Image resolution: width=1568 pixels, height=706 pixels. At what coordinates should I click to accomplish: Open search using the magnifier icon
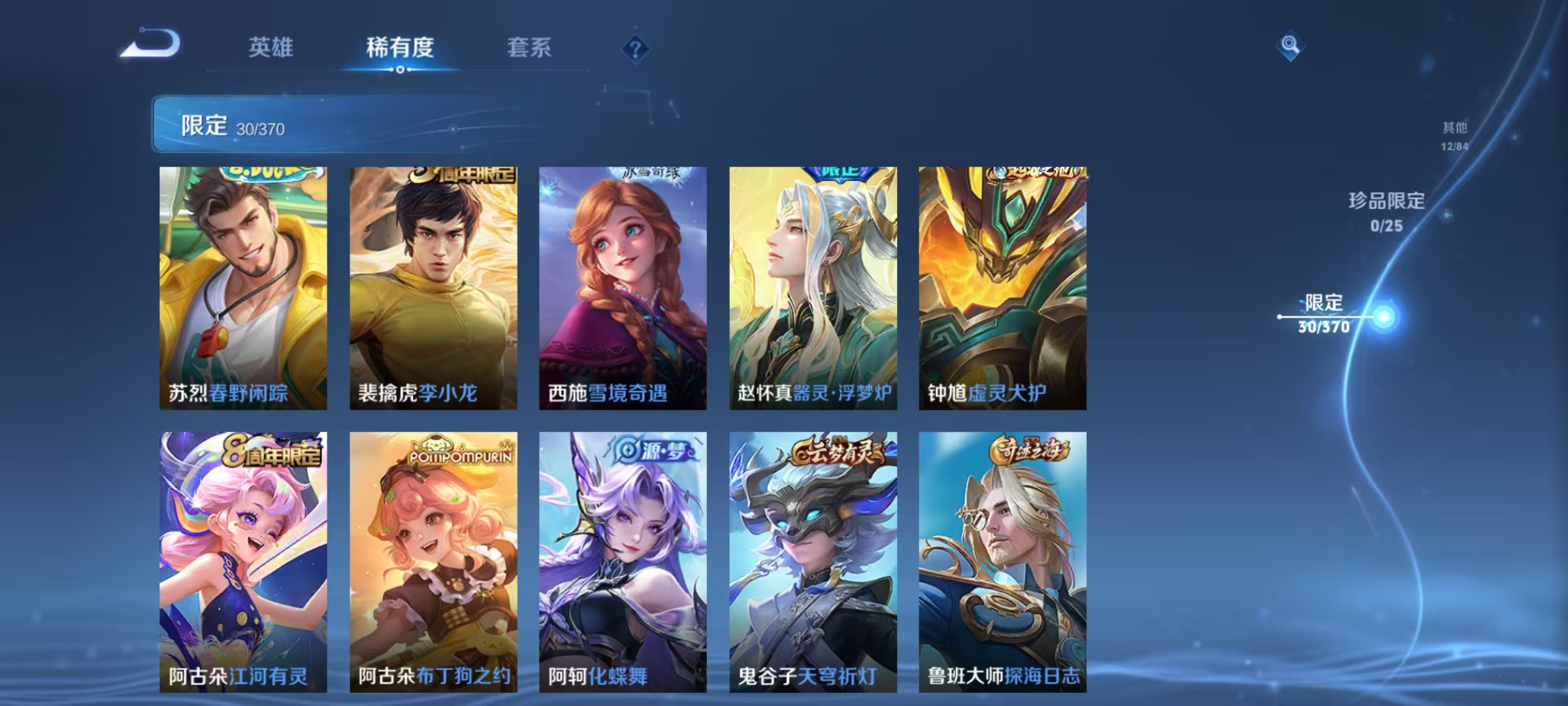click(x=1288, y=46)
